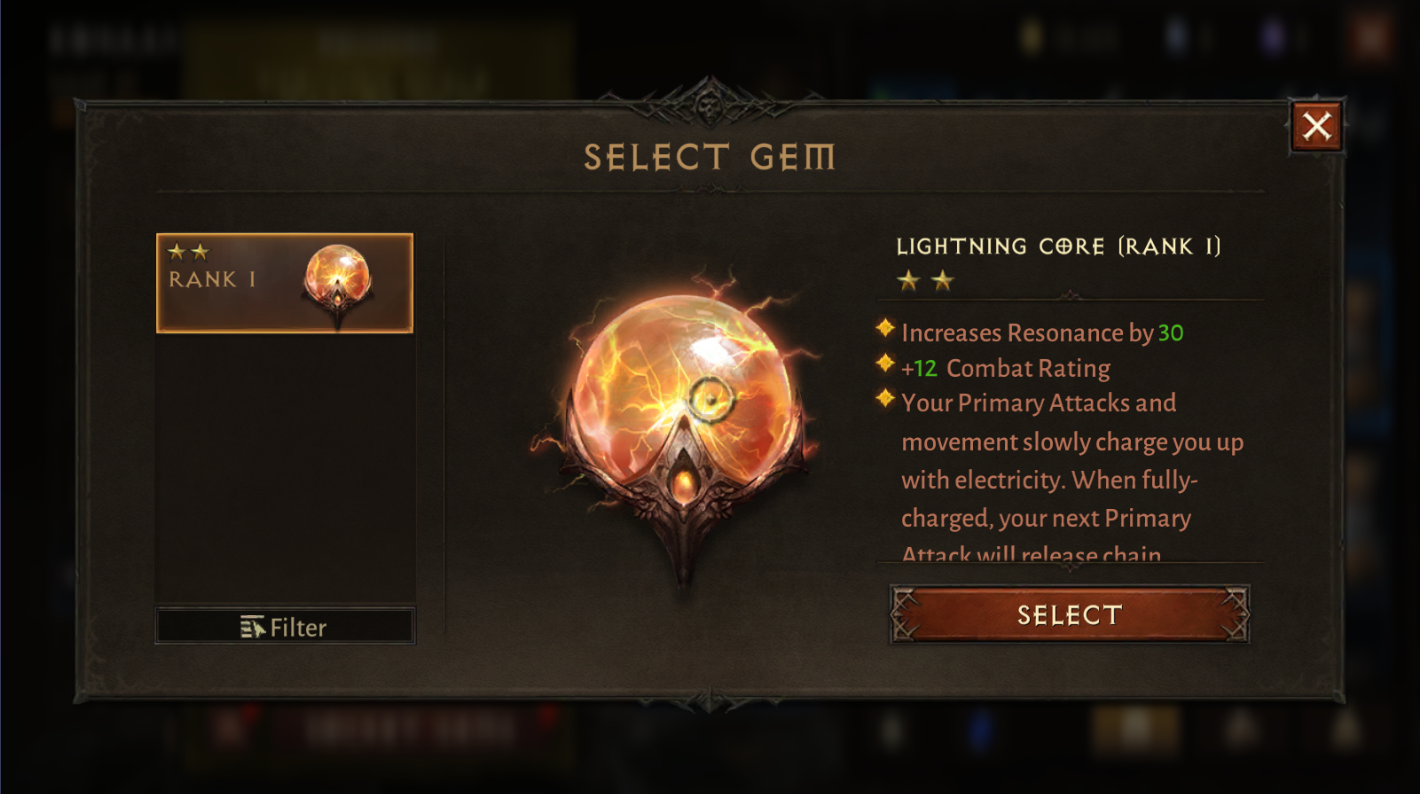Confirm with the SELECT button
This screenshot has width=1420, height=794.
click(x=1068, y=614)
